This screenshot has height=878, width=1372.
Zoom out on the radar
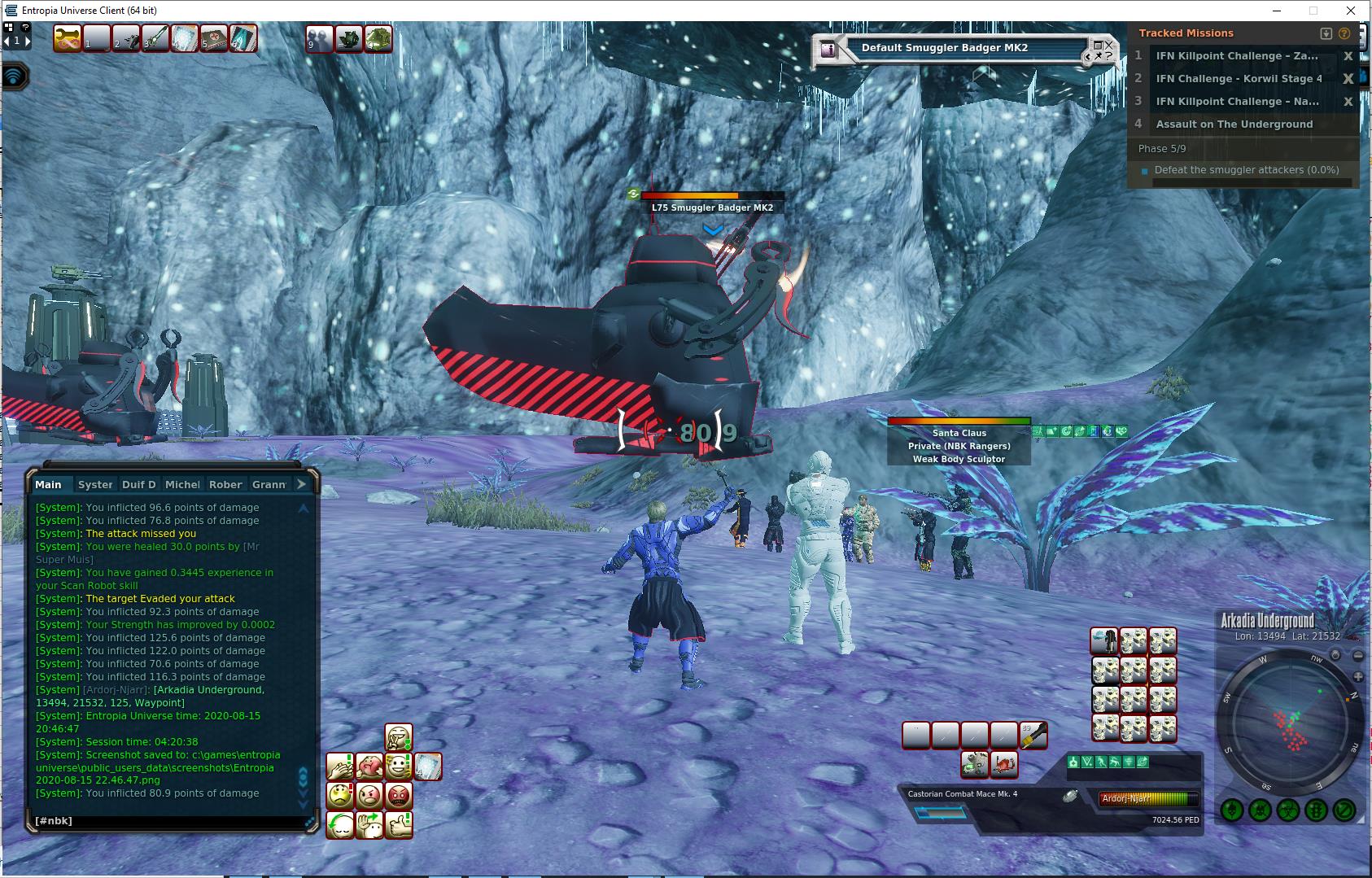pos(1358,655)
